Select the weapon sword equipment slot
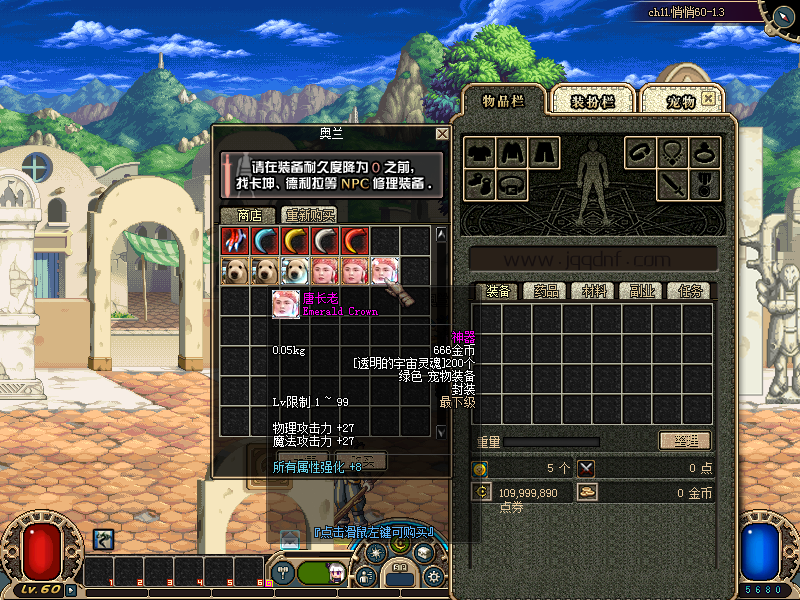Viewport: 800px width, 600px height. click(673, 183)
